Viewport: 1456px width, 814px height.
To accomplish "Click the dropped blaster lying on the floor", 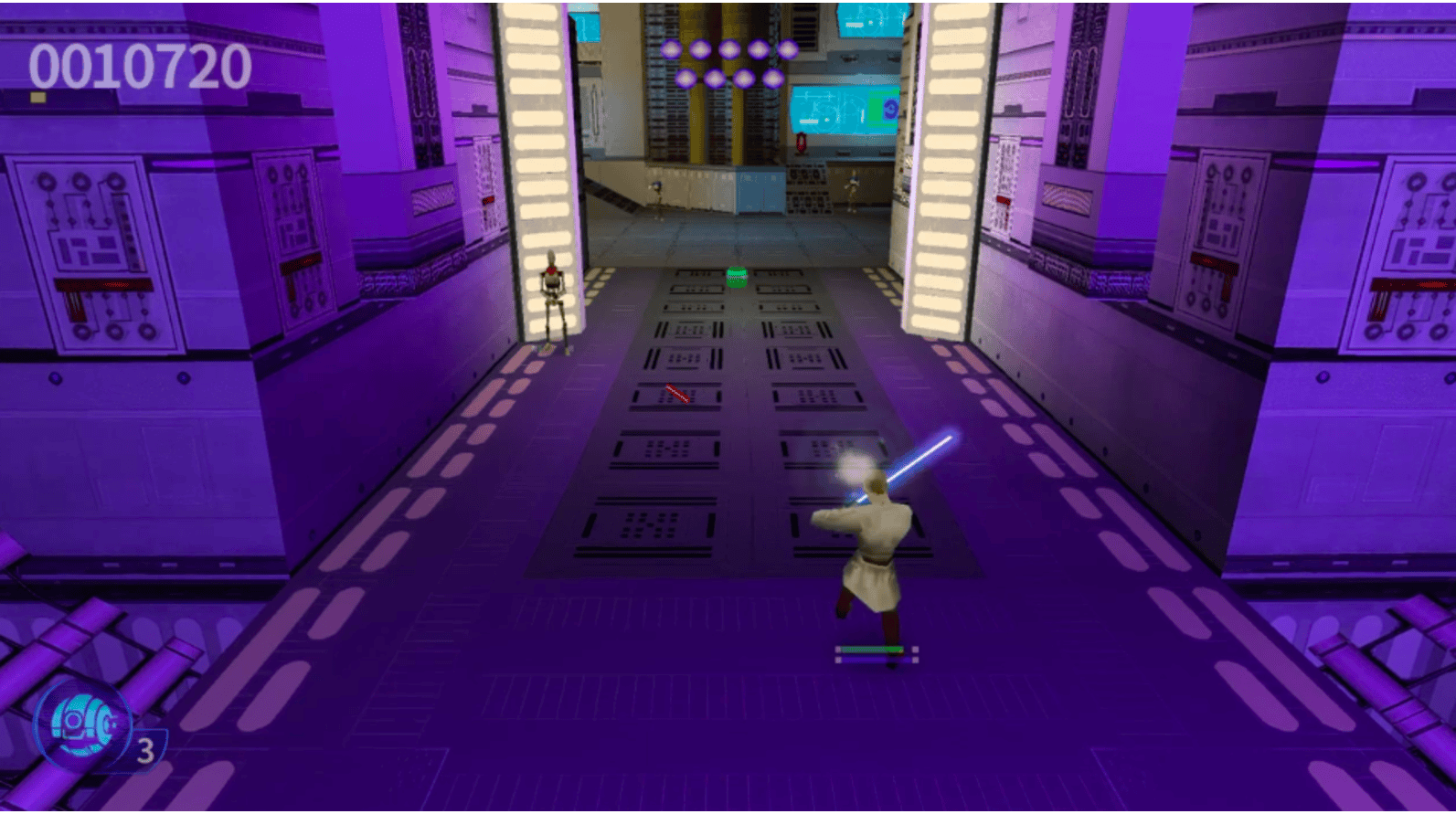I will coord(676,393).
